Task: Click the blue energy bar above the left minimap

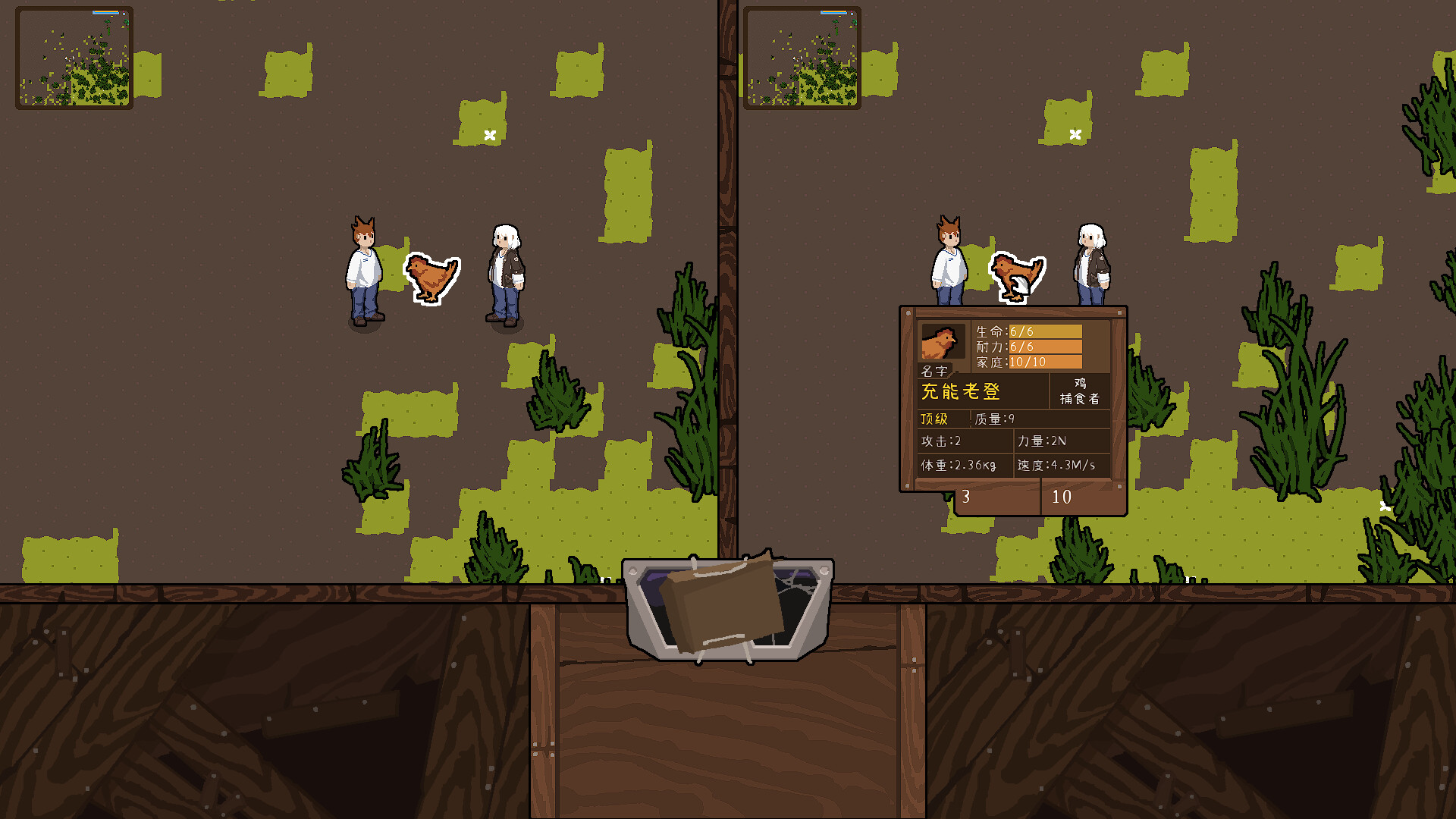Action: [105, 11]
